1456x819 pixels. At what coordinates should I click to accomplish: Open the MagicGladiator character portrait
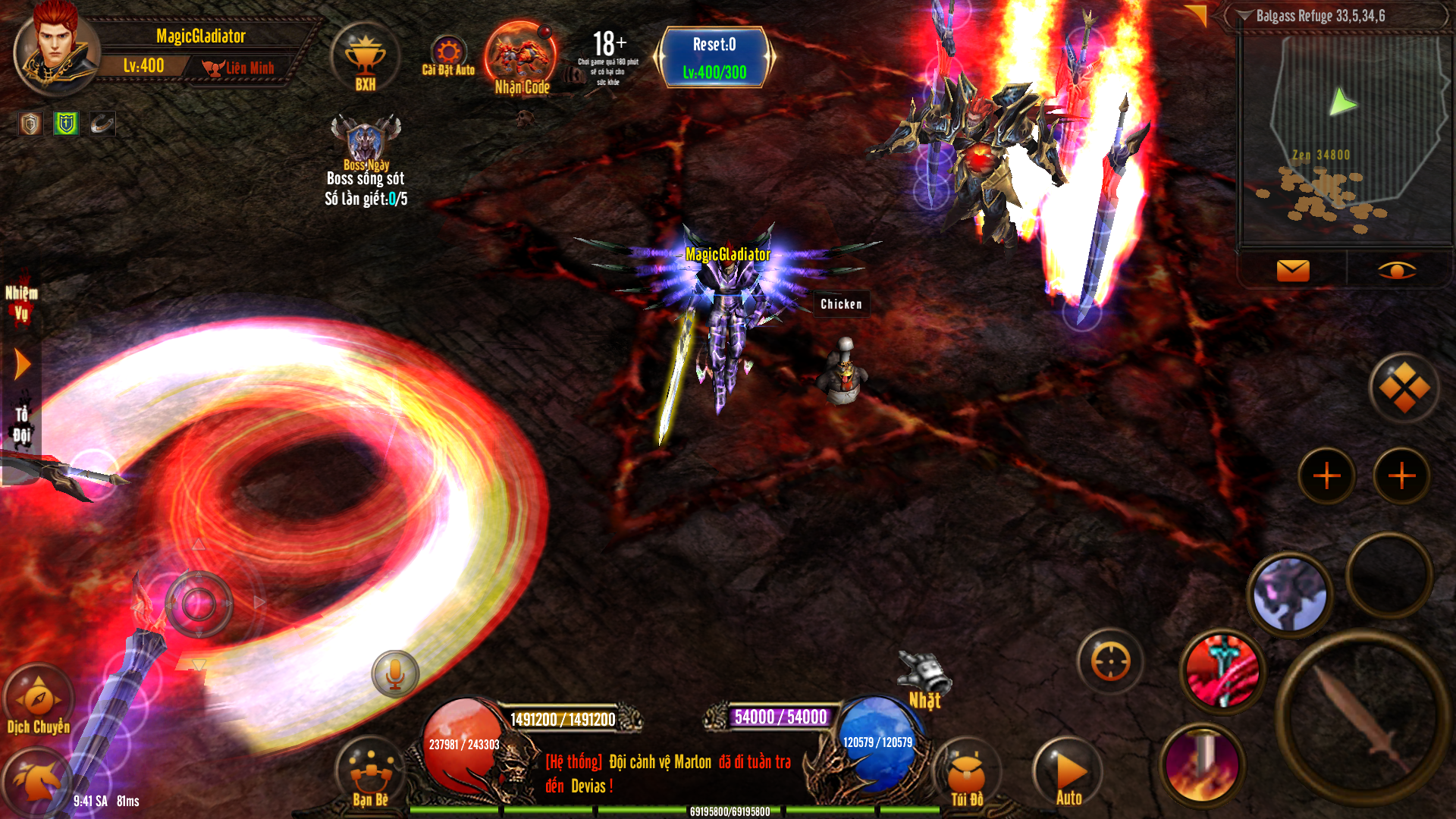coord(55,50)
